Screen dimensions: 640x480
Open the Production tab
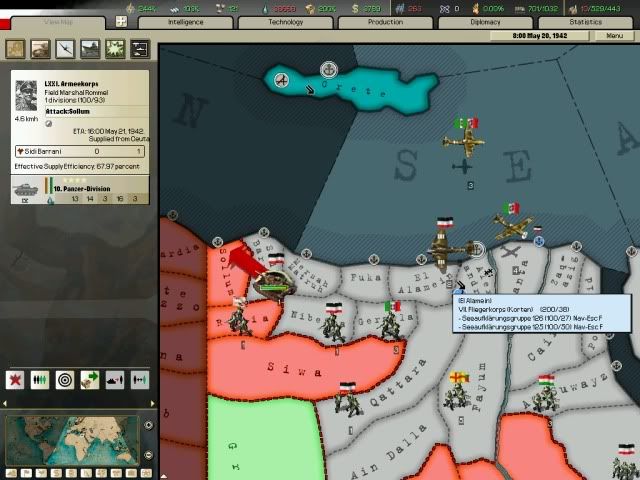coord(385,21)
